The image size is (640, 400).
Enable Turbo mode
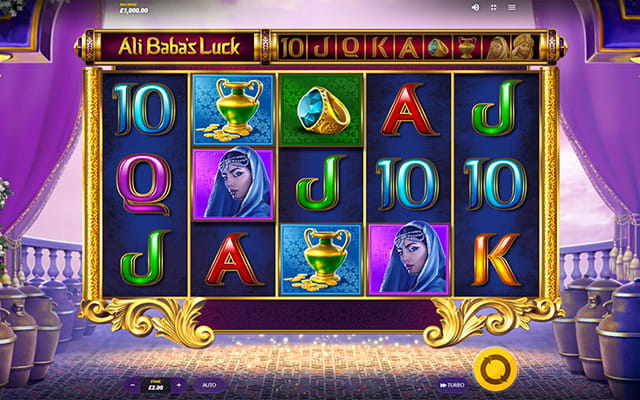(x=449, y=384)
